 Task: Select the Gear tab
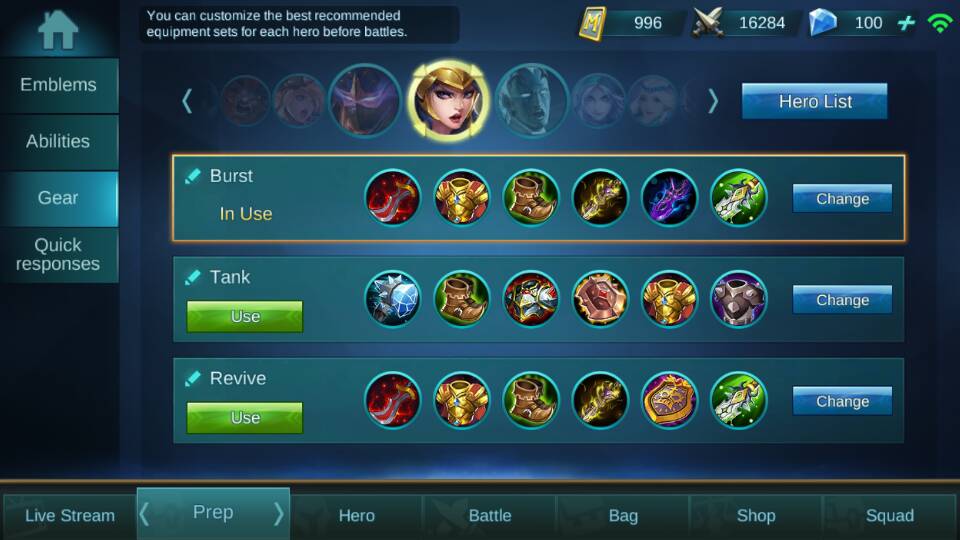[58, 198]
